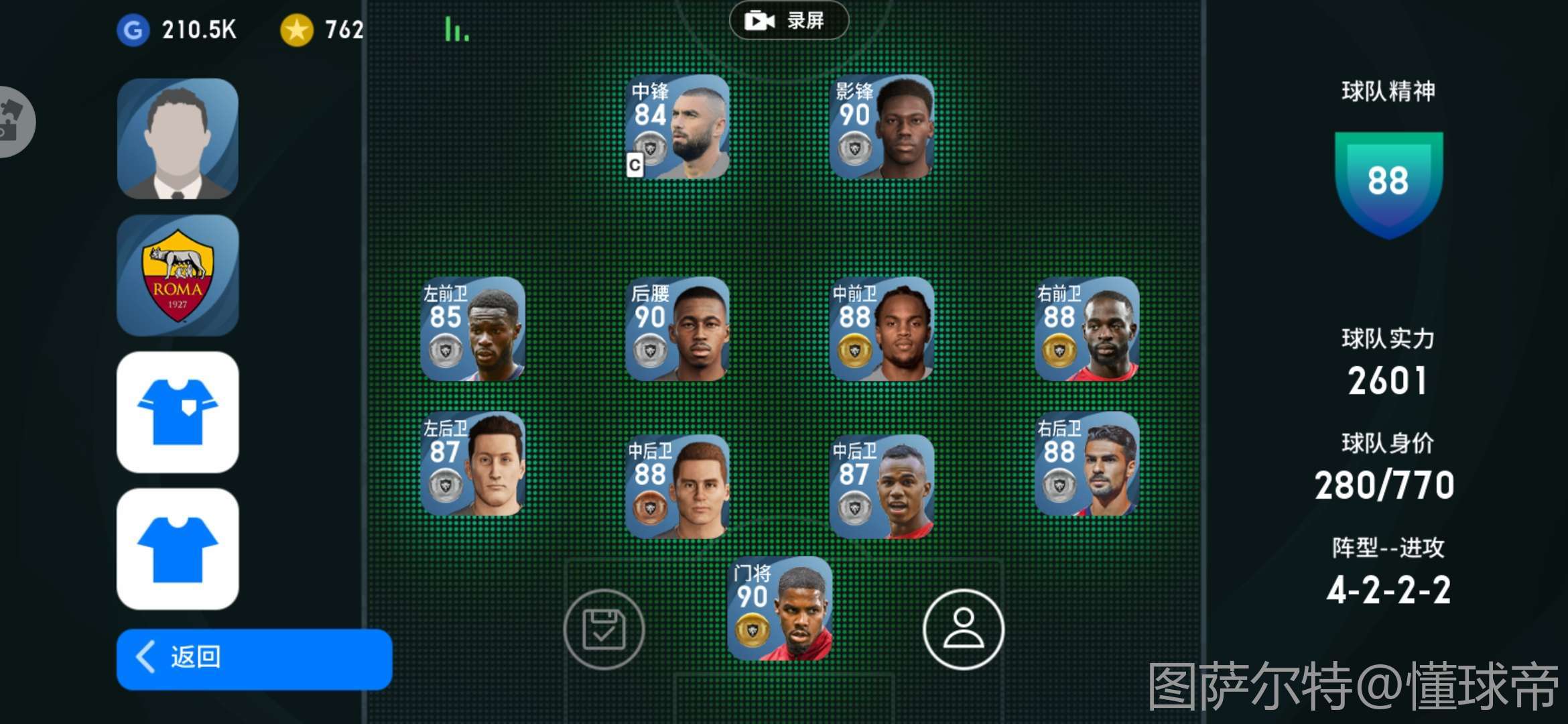
Task: Pick the 后腰 90 player card
Action: pyautogui.click(x=677, y=329)
